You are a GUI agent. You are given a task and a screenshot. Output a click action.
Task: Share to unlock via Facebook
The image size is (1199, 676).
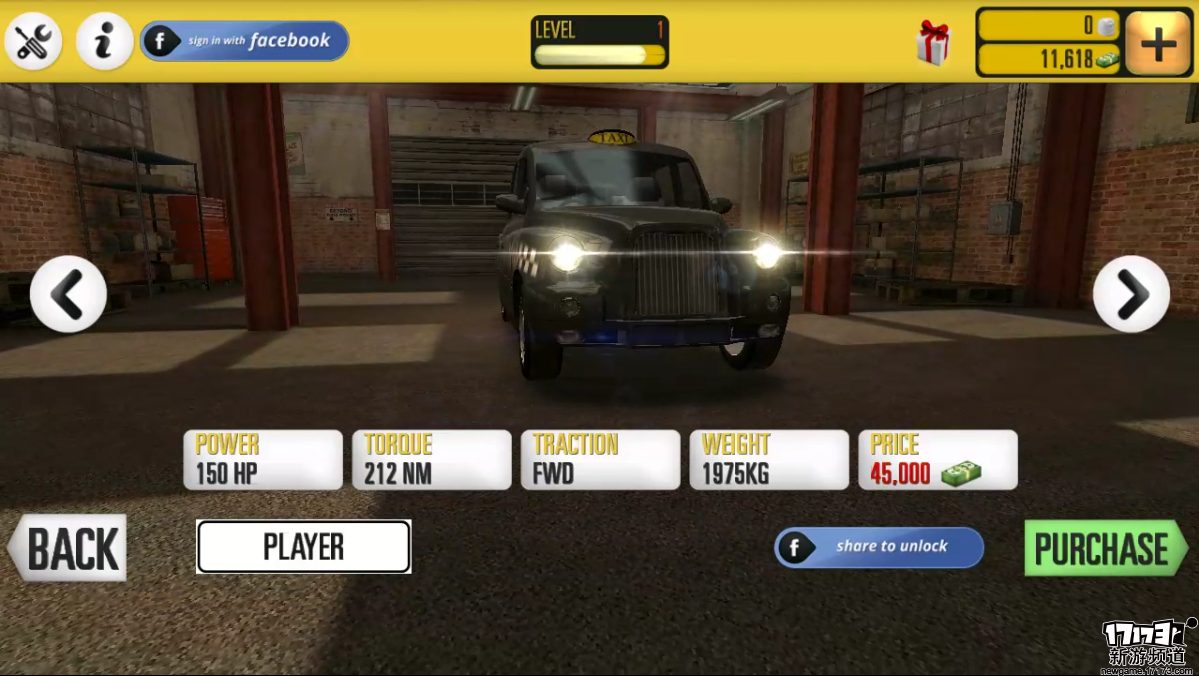pyautogui.click(x=879, y=547)
